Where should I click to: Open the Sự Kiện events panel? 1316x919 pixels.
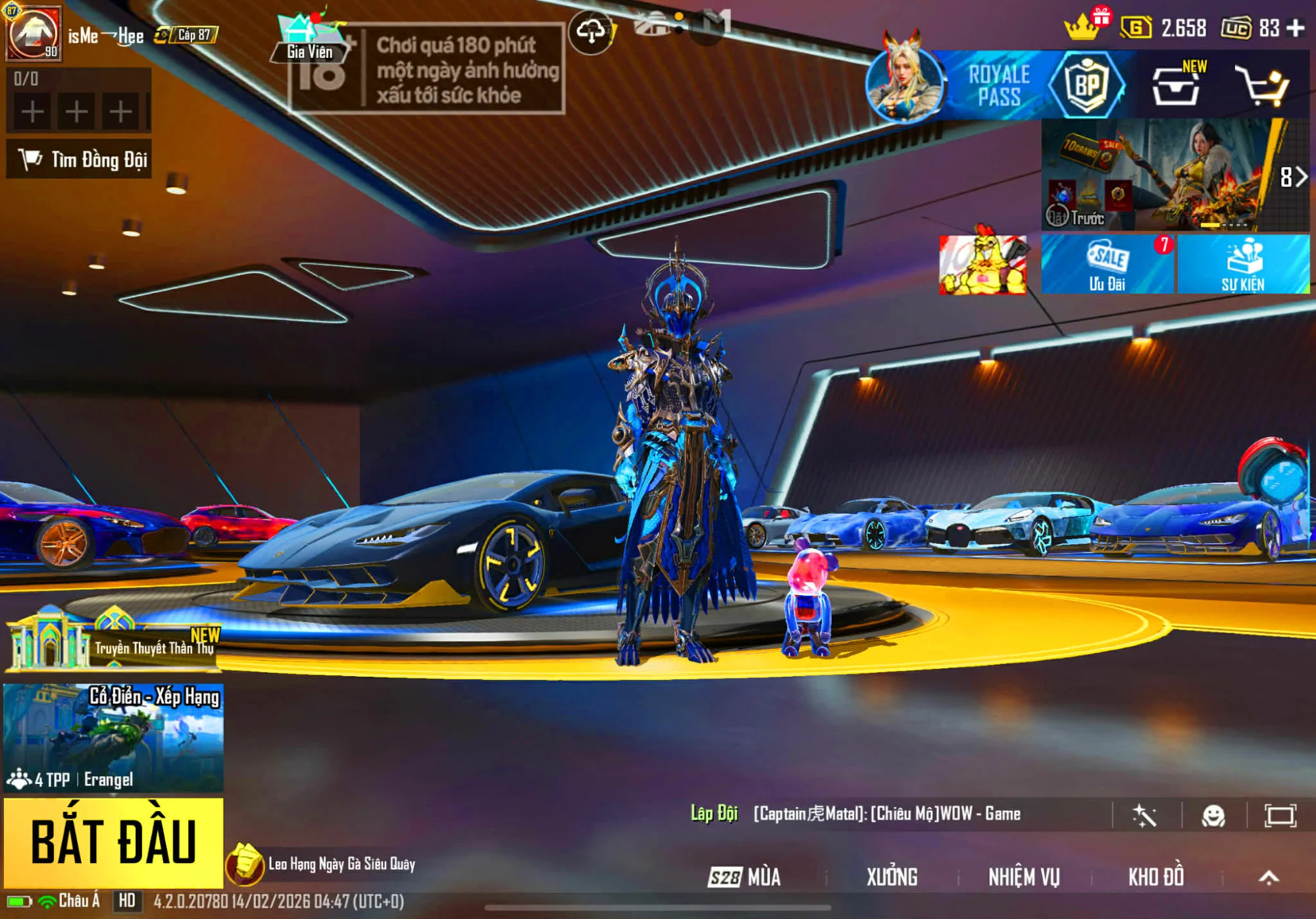coord(1243,265)
